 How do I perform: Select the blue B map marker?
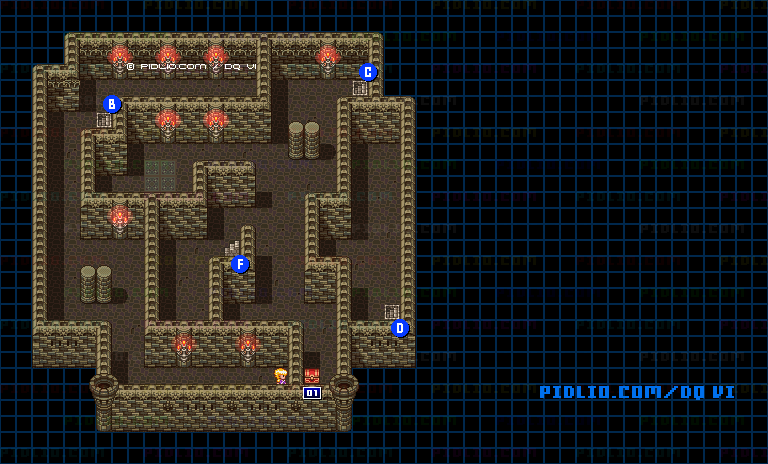tap(112, 104)
